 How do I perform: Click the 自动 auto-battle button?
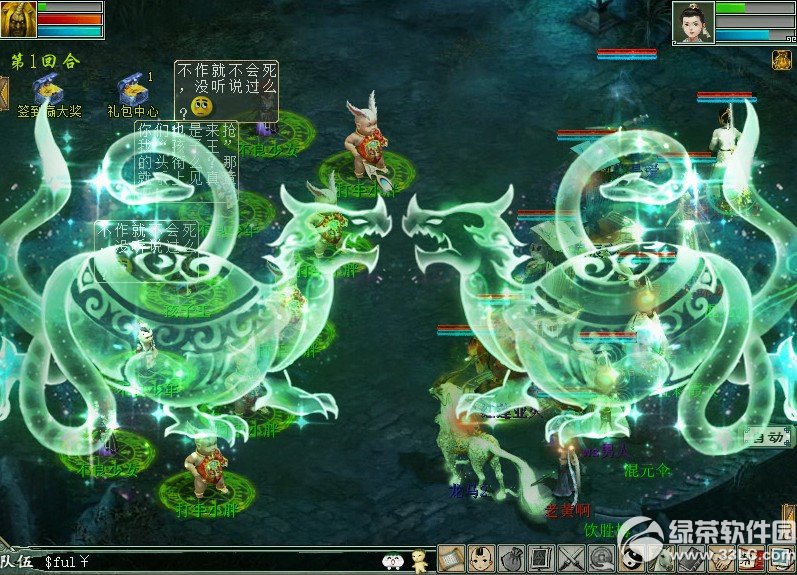[x=767, y=437]
